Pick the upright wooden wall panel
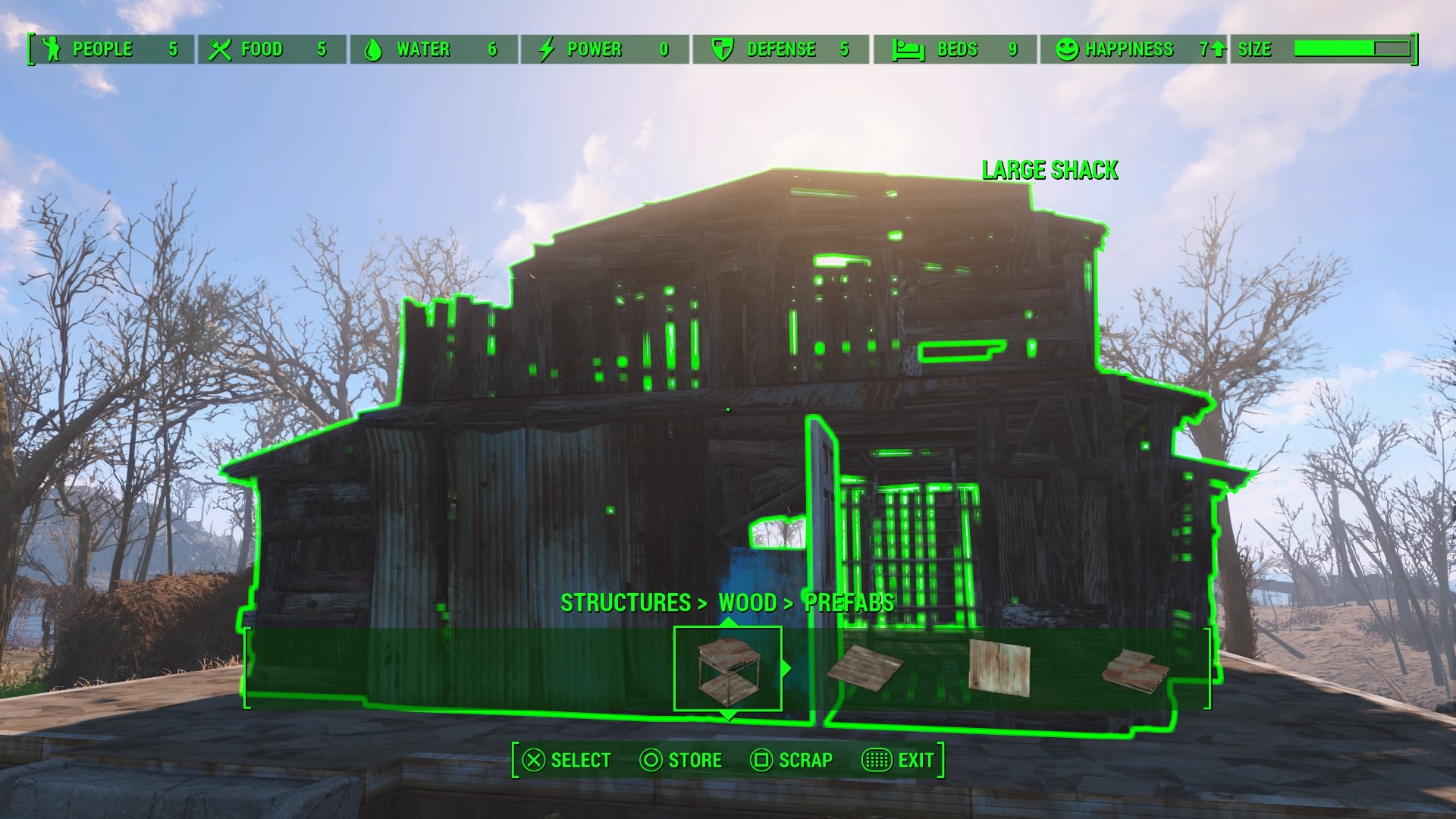 click(x=999, y=667)
